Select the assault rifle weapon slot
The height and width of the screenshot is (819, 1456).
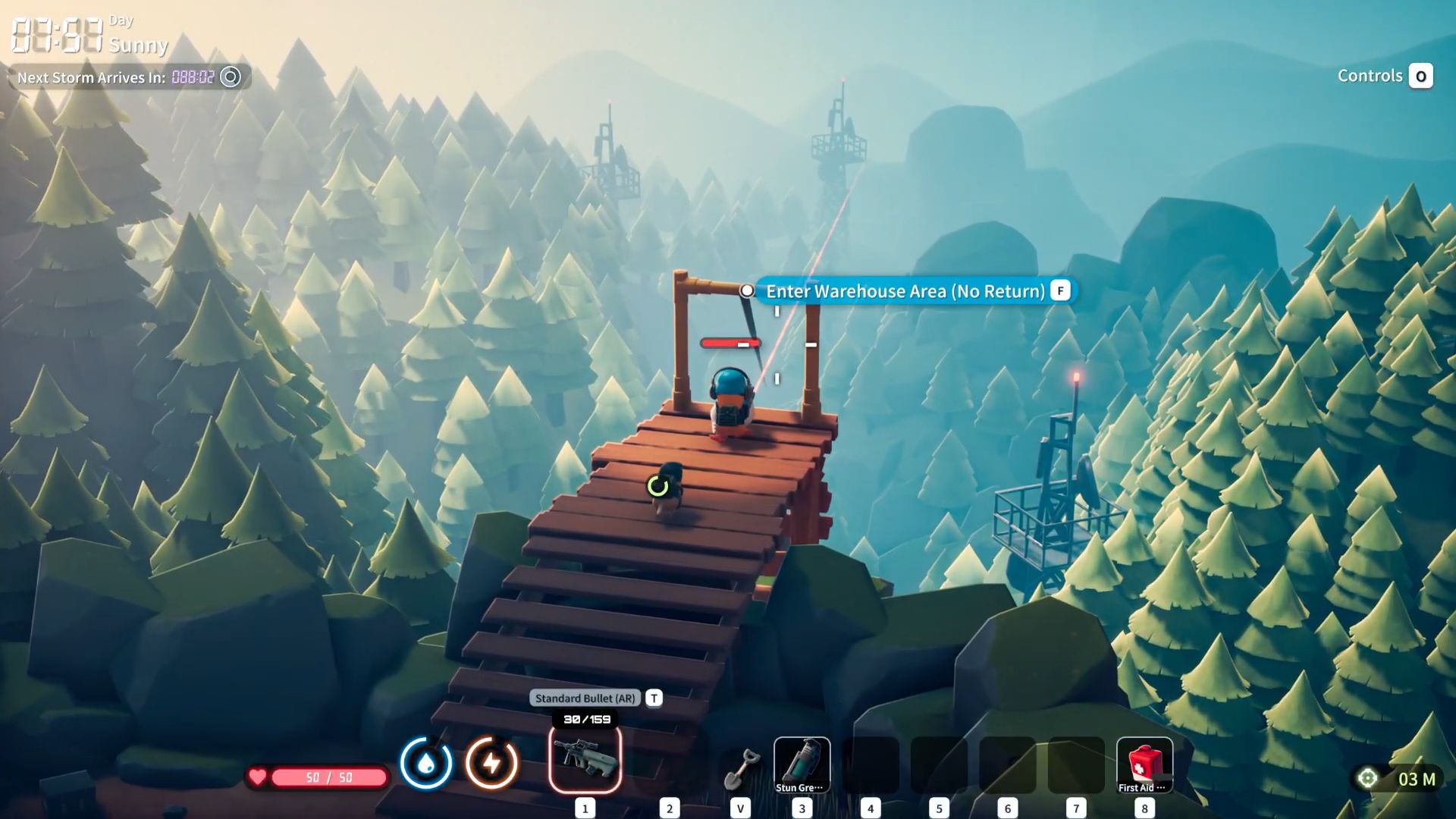(x=585, y=760)
